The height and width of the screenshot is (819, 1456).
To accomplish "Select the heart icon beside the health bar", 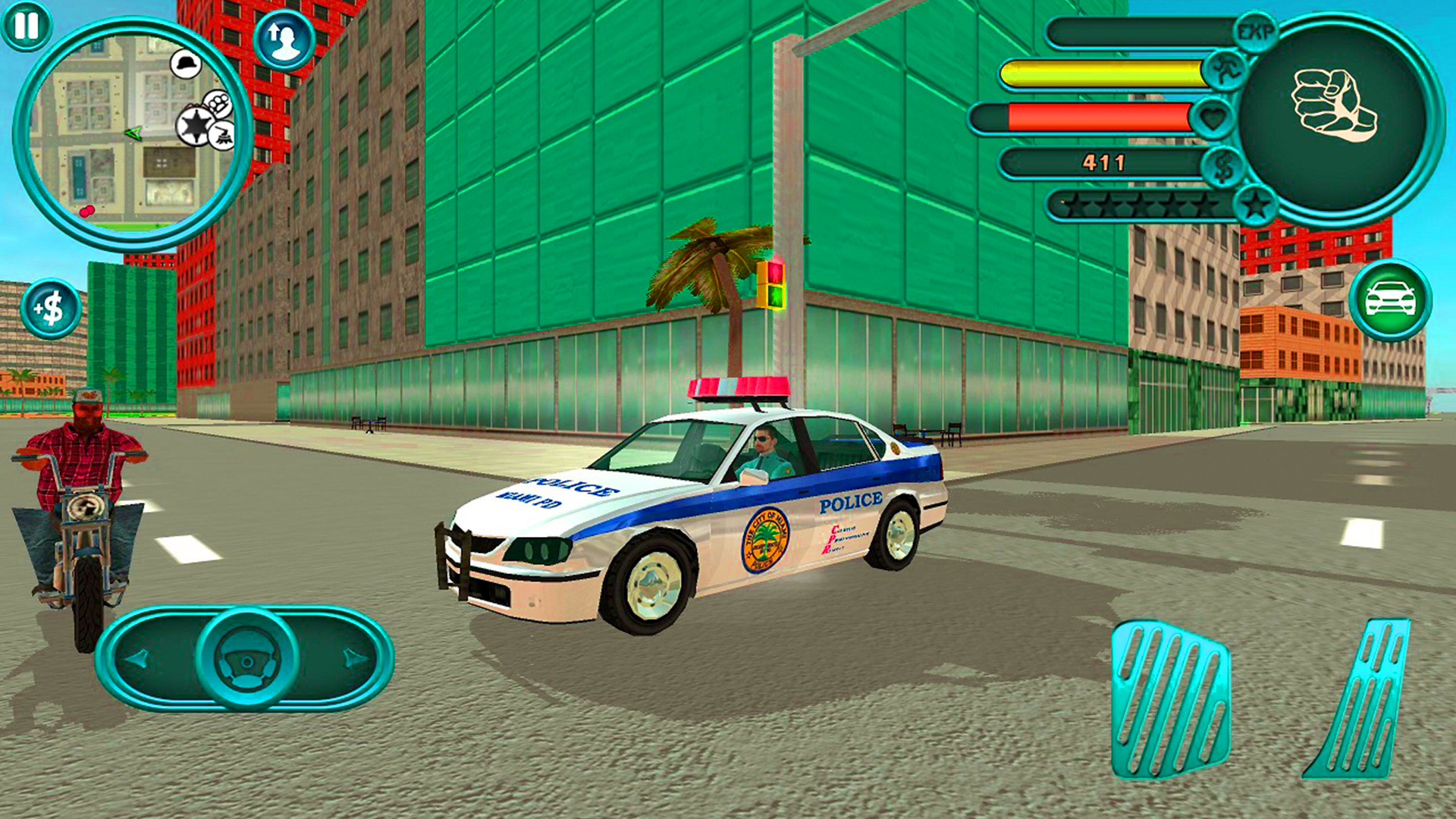I will click(1214, 115).
